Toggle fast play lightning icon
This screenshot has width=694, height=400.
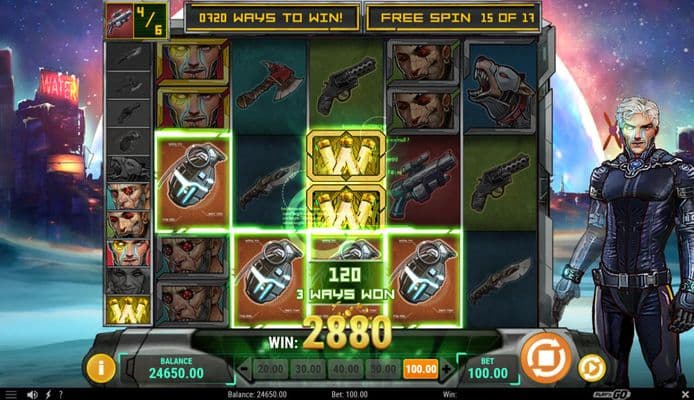[47, 394]
